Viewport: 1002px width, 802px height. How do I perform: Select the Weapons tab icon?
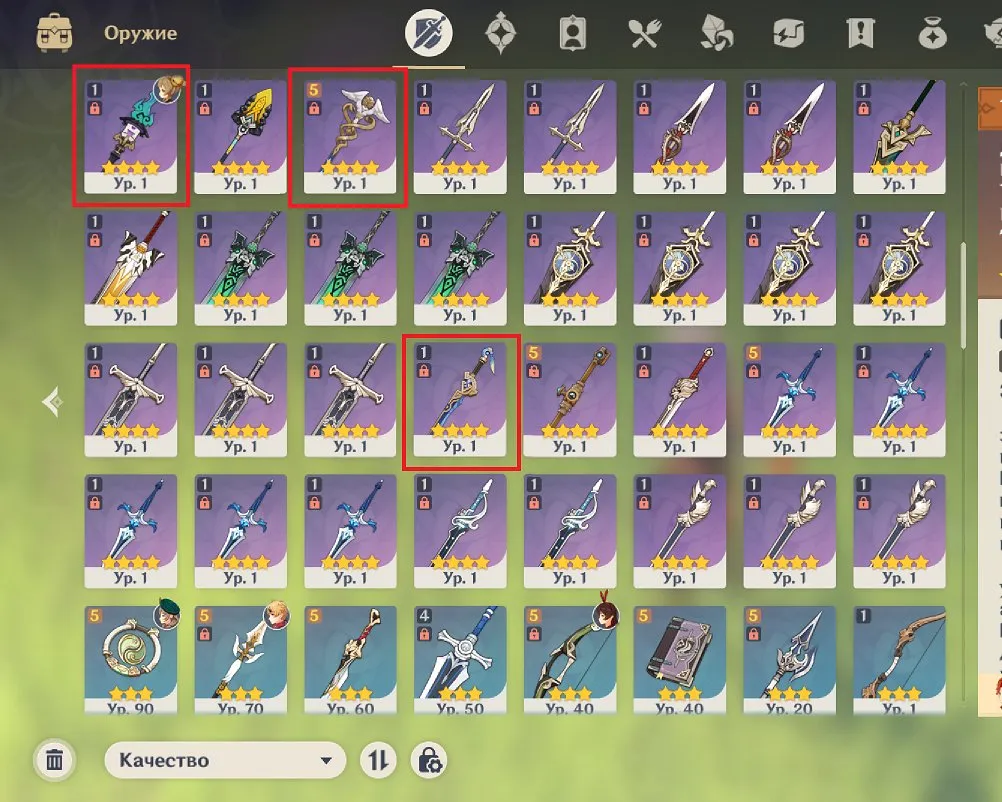coord(428,34)
